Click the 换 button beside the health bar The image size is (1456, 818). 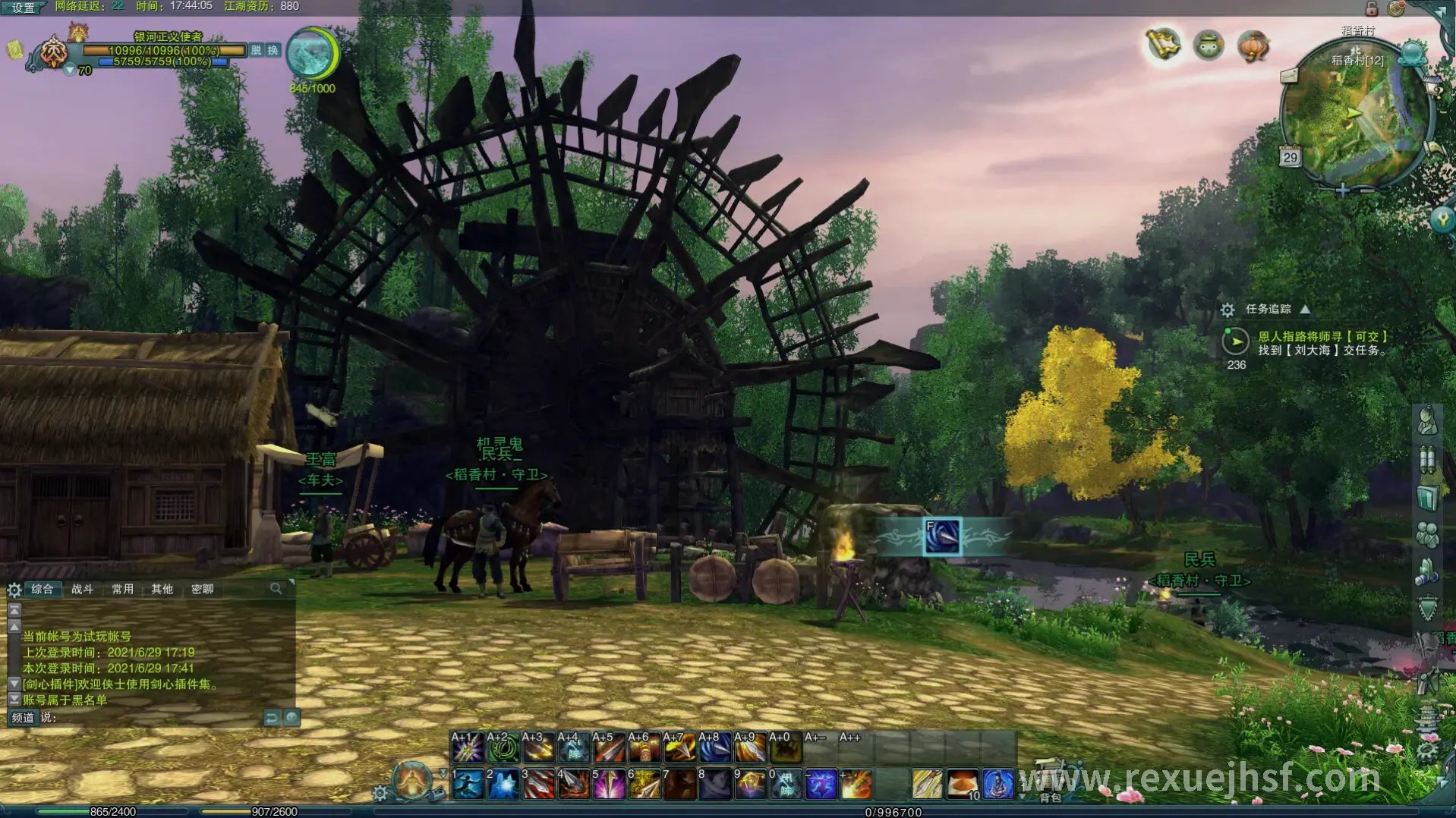pyautogui.click(x=273, y=50)
